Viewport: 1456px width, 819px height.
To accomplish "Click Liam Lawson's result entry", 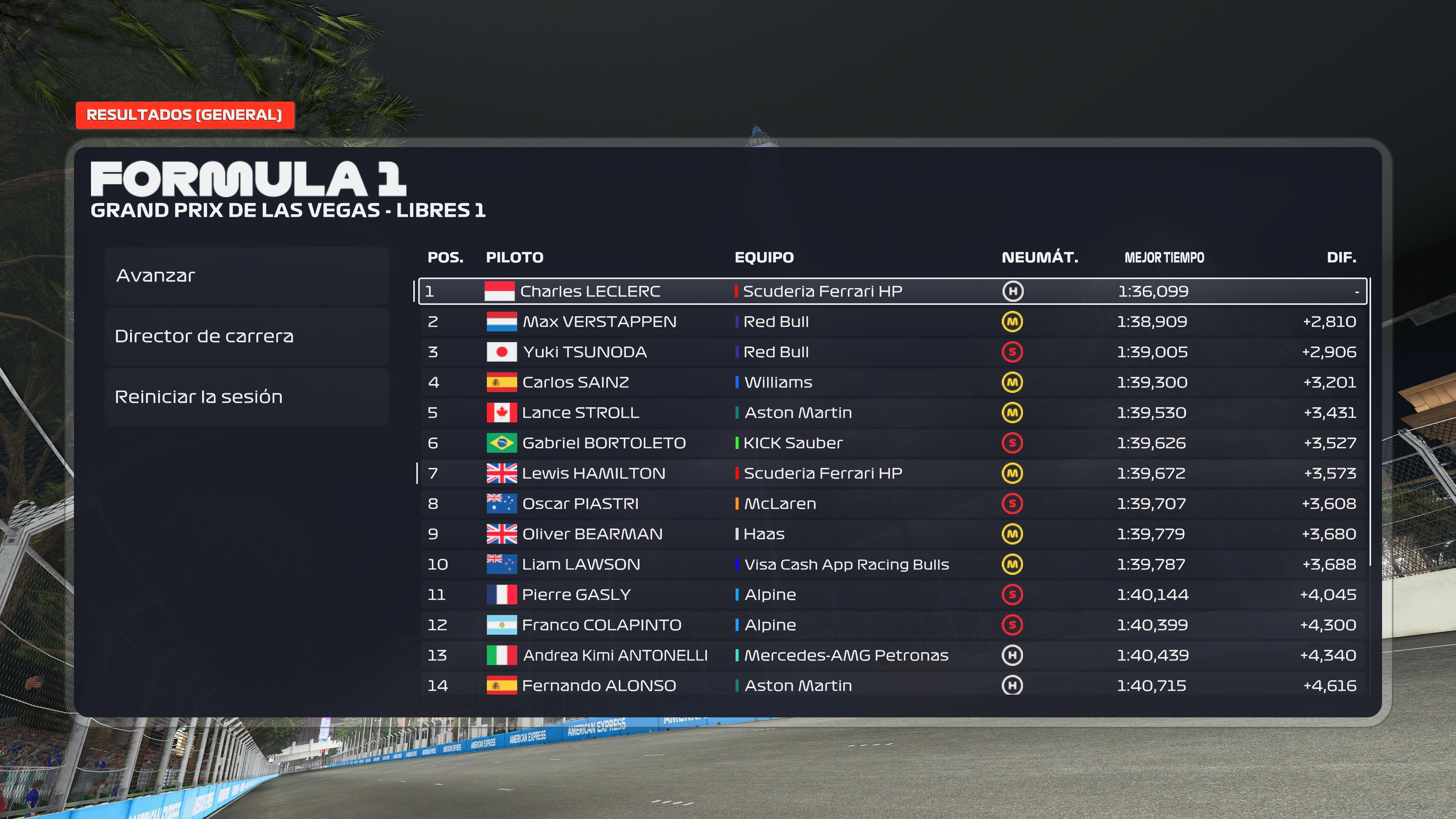I will 892,565.
